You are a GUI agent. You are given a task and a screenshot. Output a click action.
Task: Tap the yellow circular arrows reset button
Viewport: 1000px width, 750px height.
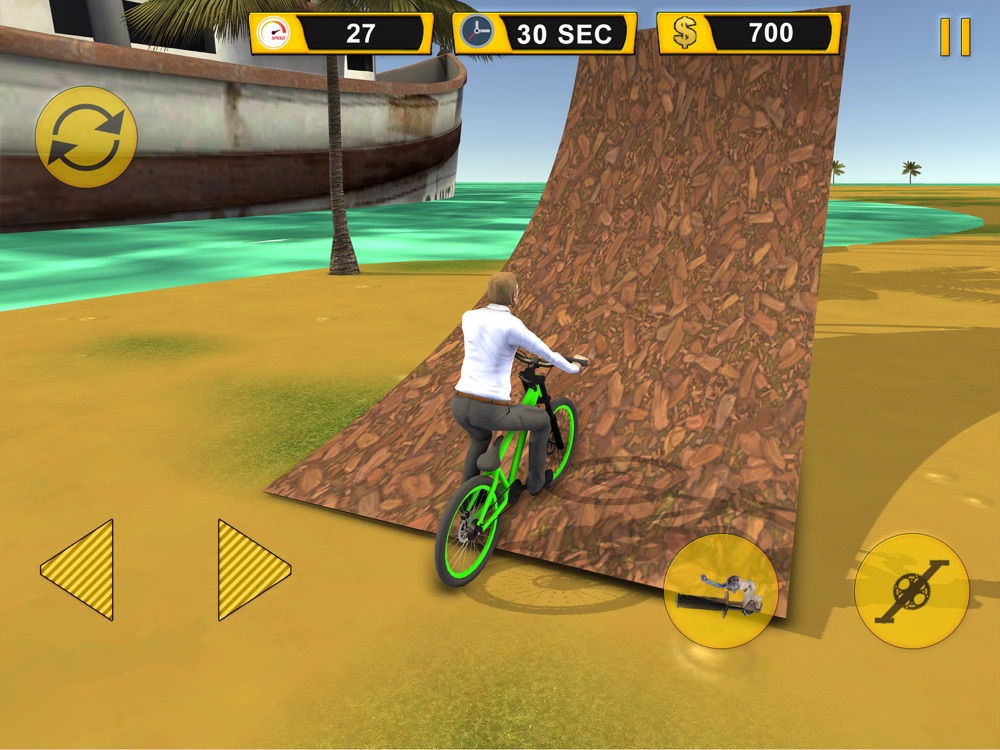[86, 138]
